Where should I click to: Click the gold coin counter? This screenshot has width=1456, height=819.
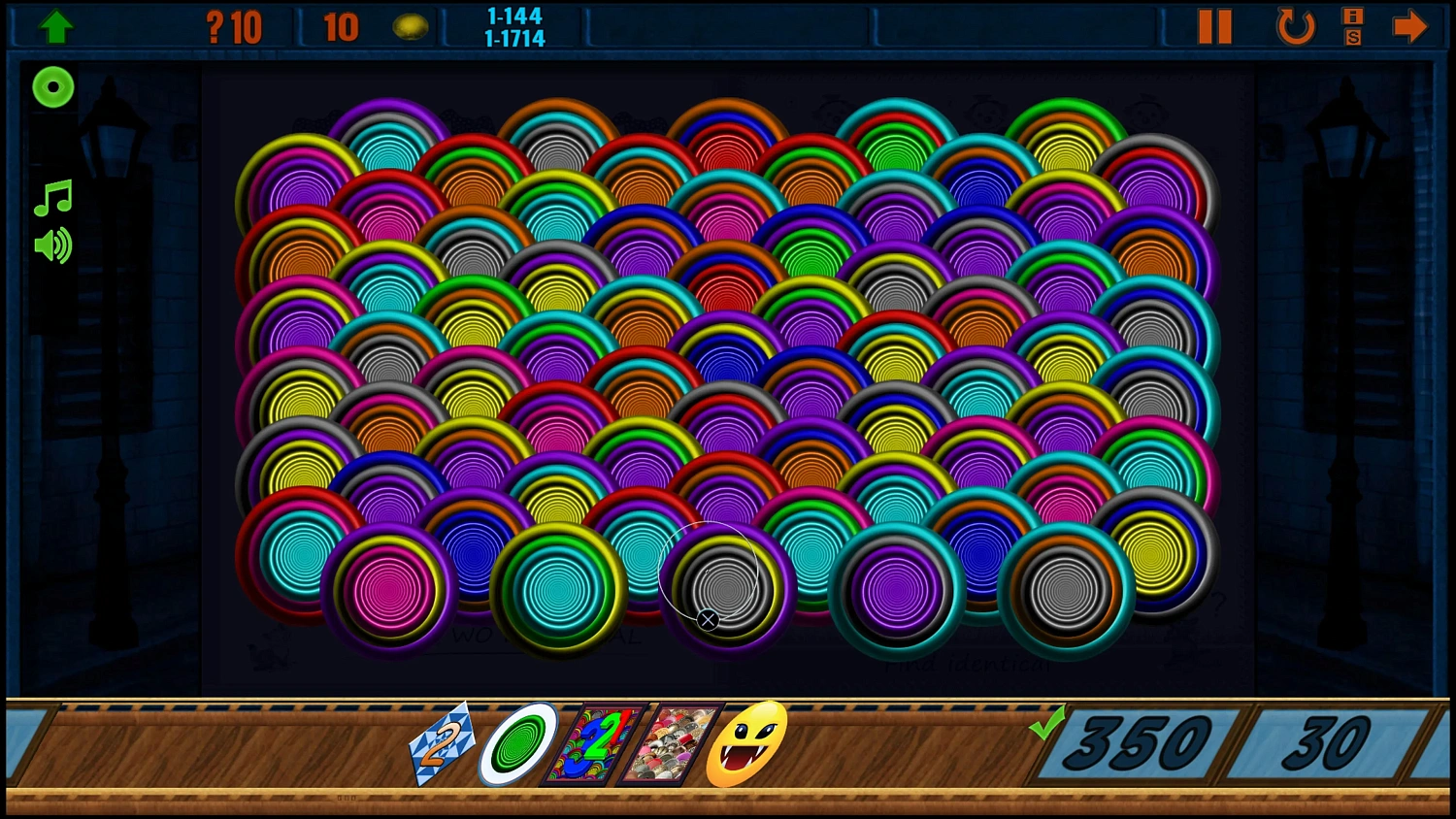(412, 25)
